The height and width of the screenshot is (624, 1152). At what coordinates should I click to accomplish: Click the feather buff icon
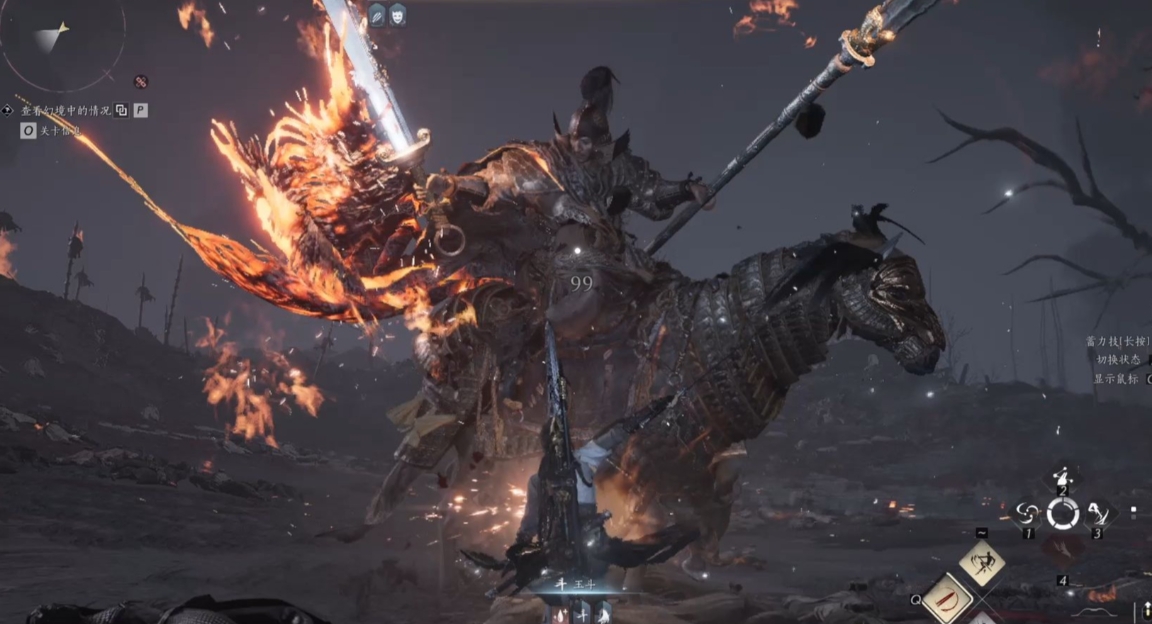tap(377, 14)
